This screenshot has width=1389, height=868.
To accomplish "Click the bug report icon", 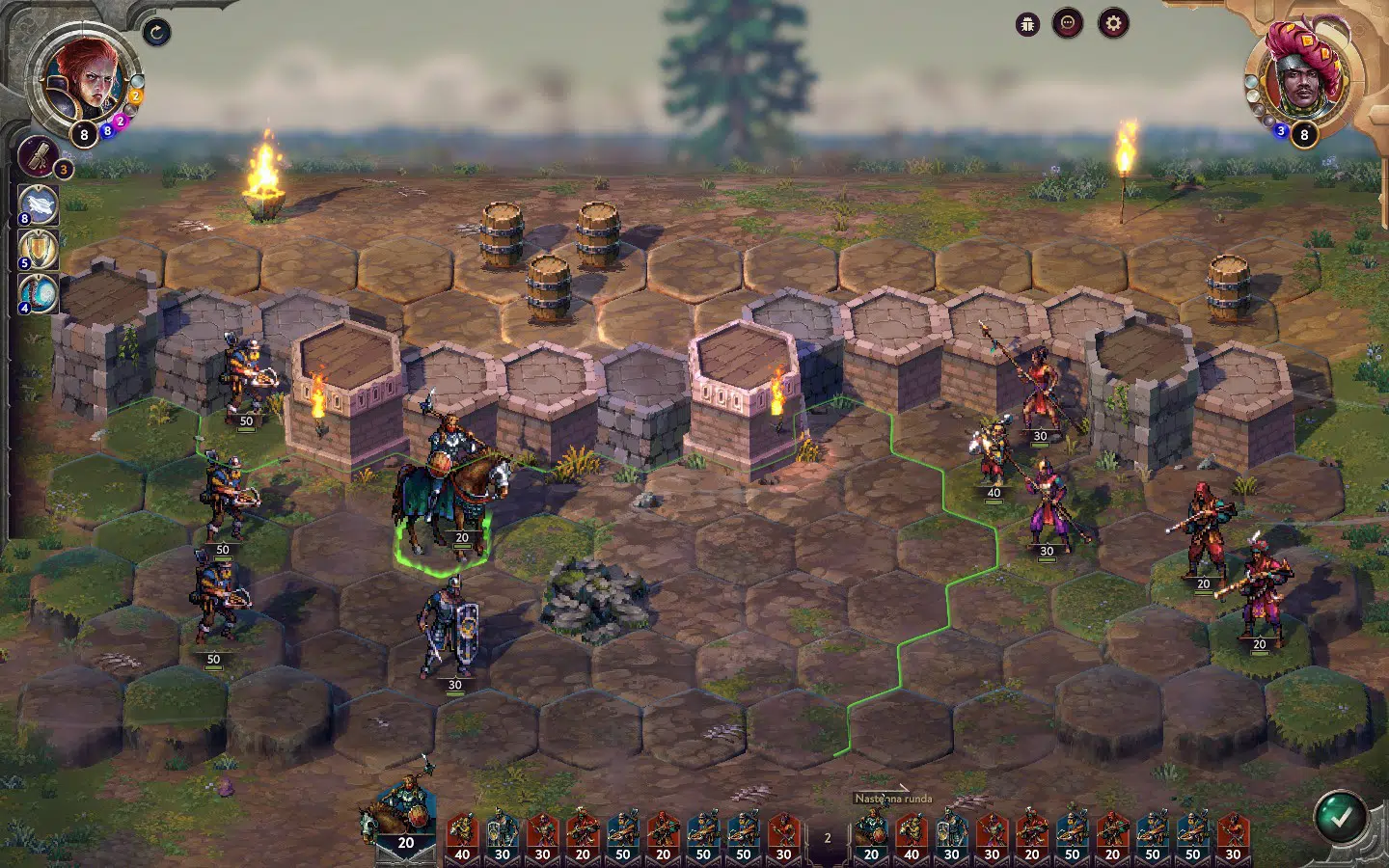I will click(x=1027, y=24).
